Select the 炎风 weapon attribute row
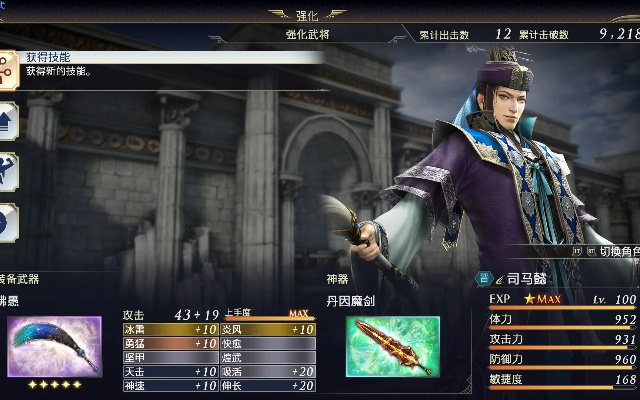Screen dimensions: 640x400 268,329
